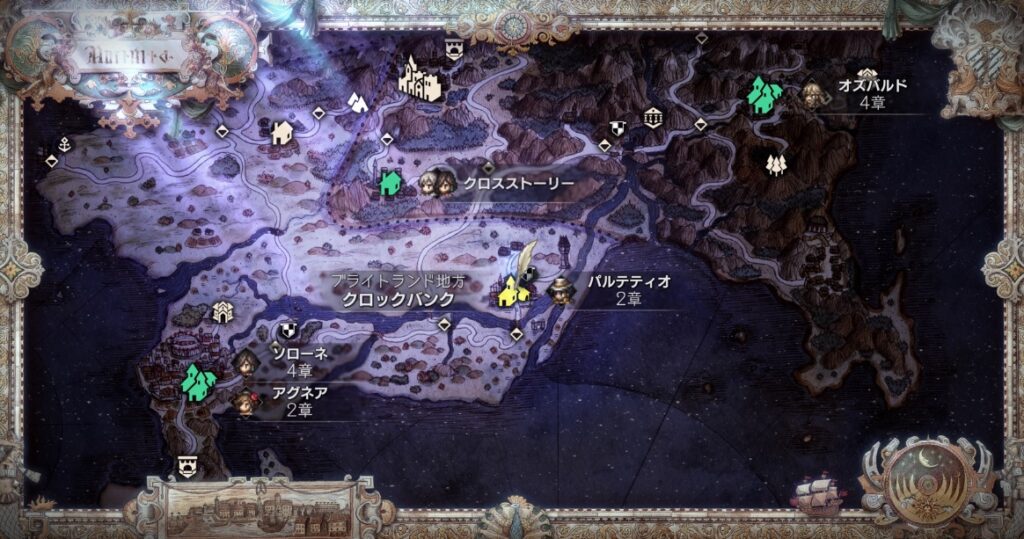
Task: Select Partitio's chapter 2 story marker
Action: click(x=560, y=291)
